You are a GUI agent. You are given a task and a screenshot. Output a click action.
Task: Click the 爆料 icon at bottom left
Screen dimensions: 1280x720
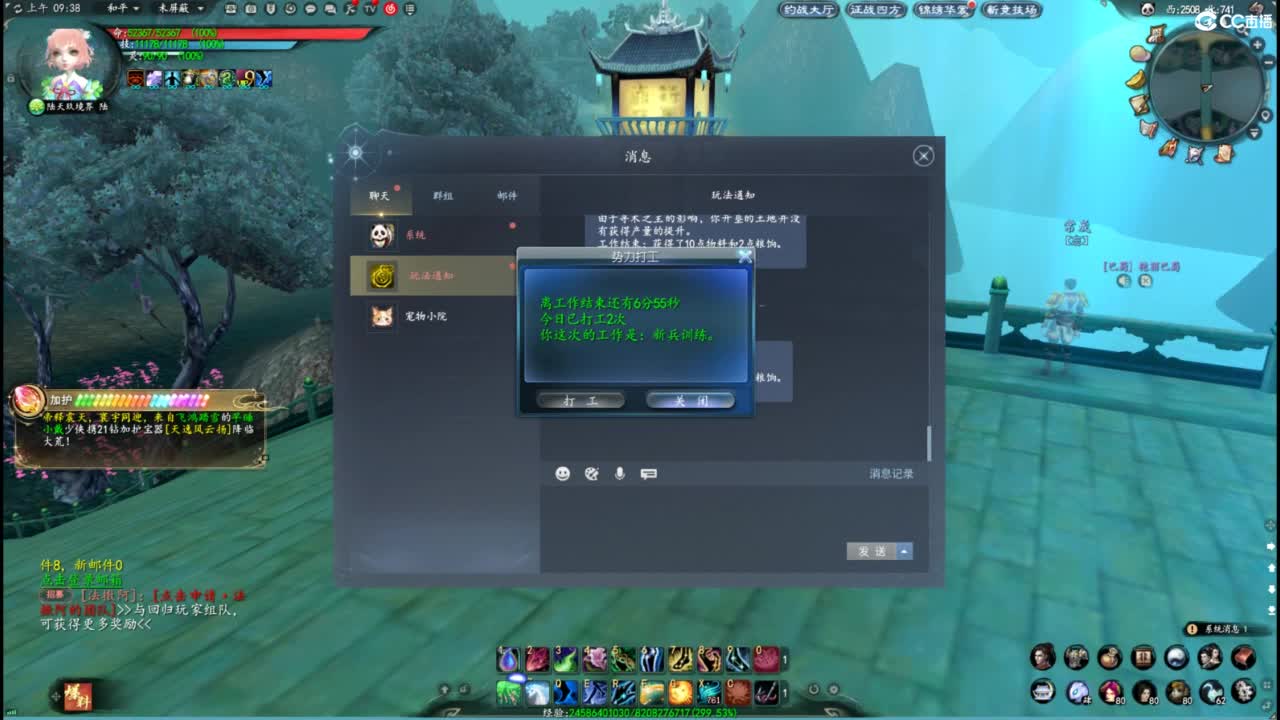tap(78, 696)
